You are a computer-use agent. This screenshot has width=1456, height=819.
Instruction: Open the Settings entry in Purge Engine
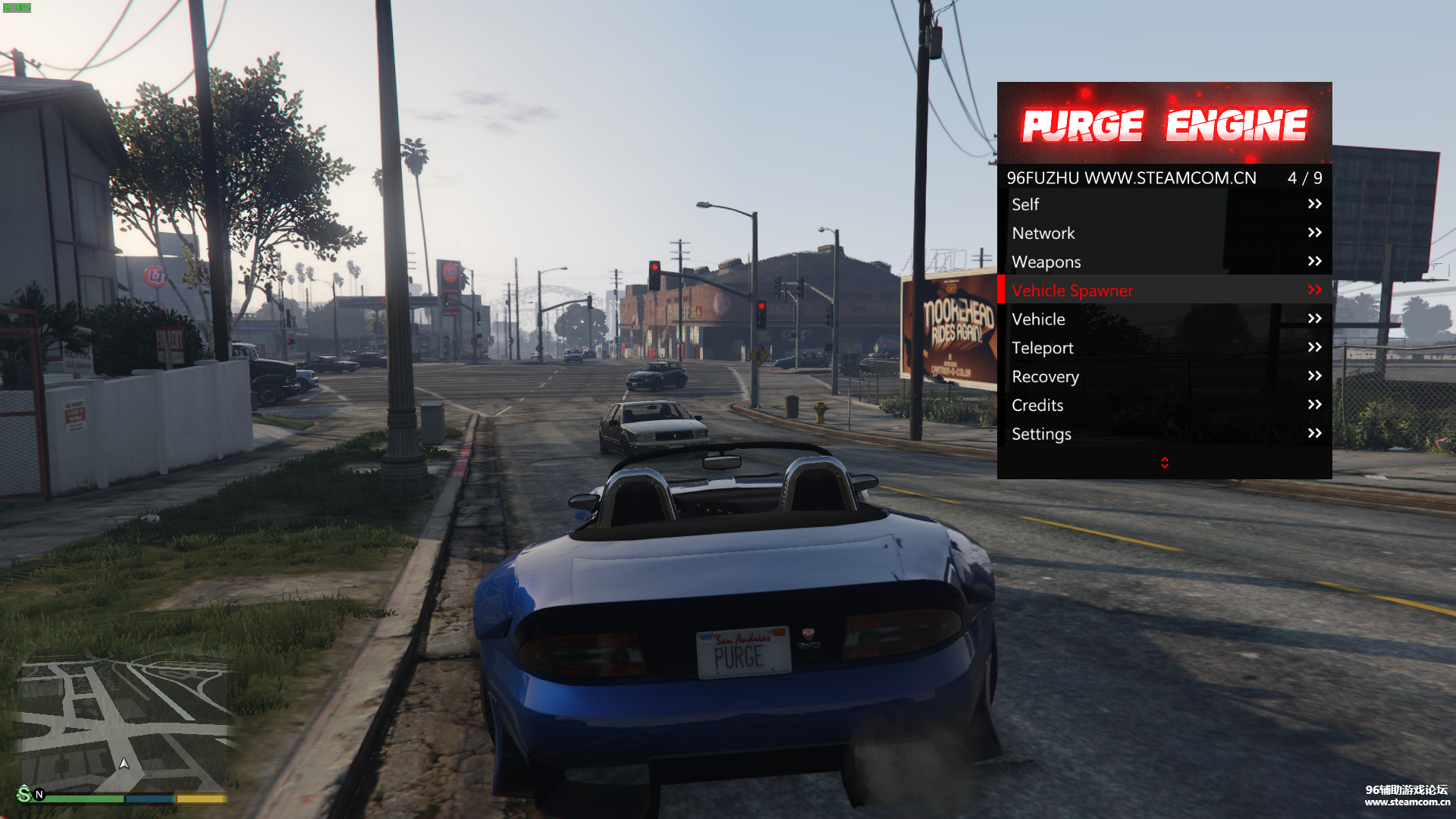1164,434
